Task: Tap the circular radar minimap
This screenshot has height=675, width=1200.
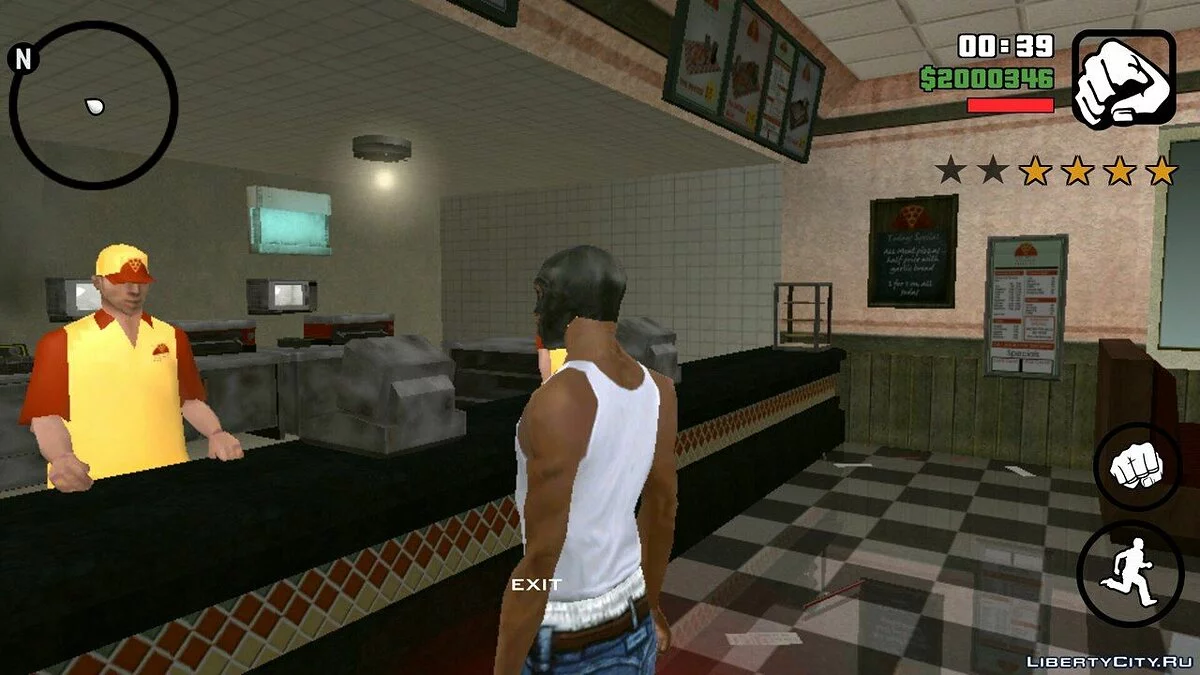Action: click(93, 106)
